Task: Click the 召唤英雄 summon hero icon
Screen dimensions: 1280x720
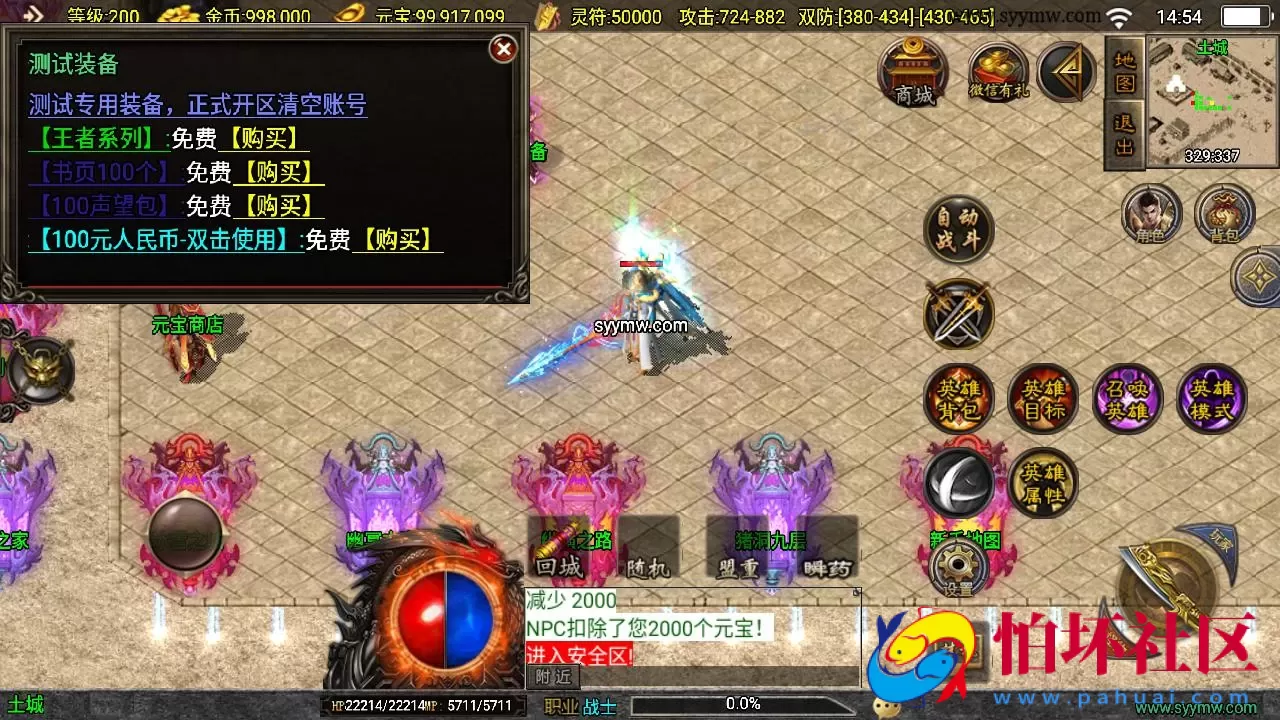Action: click(1128, 398)
